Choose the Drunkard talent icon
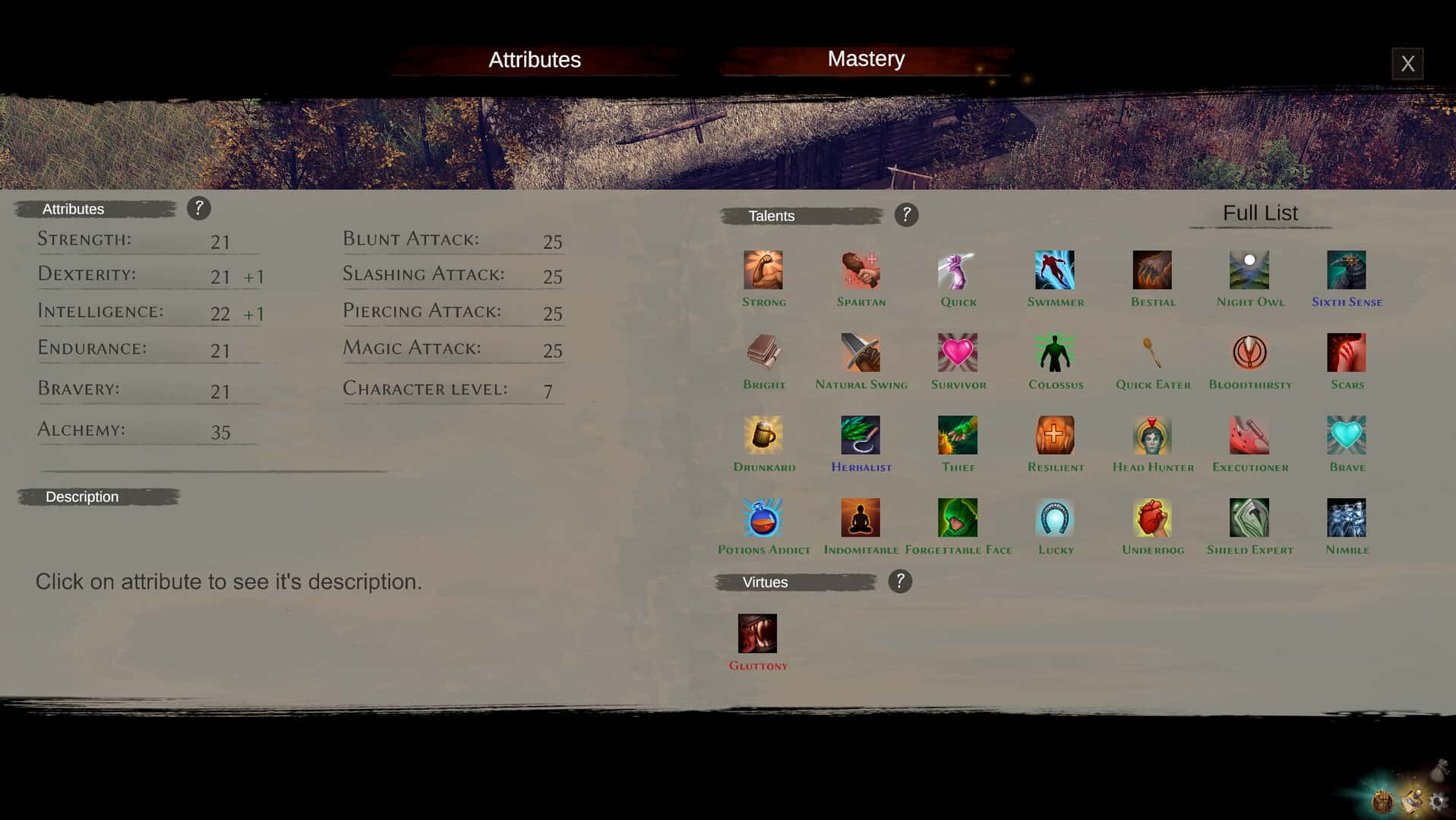Viewport: 1456px width, 820px height. [x=764, y=435]
